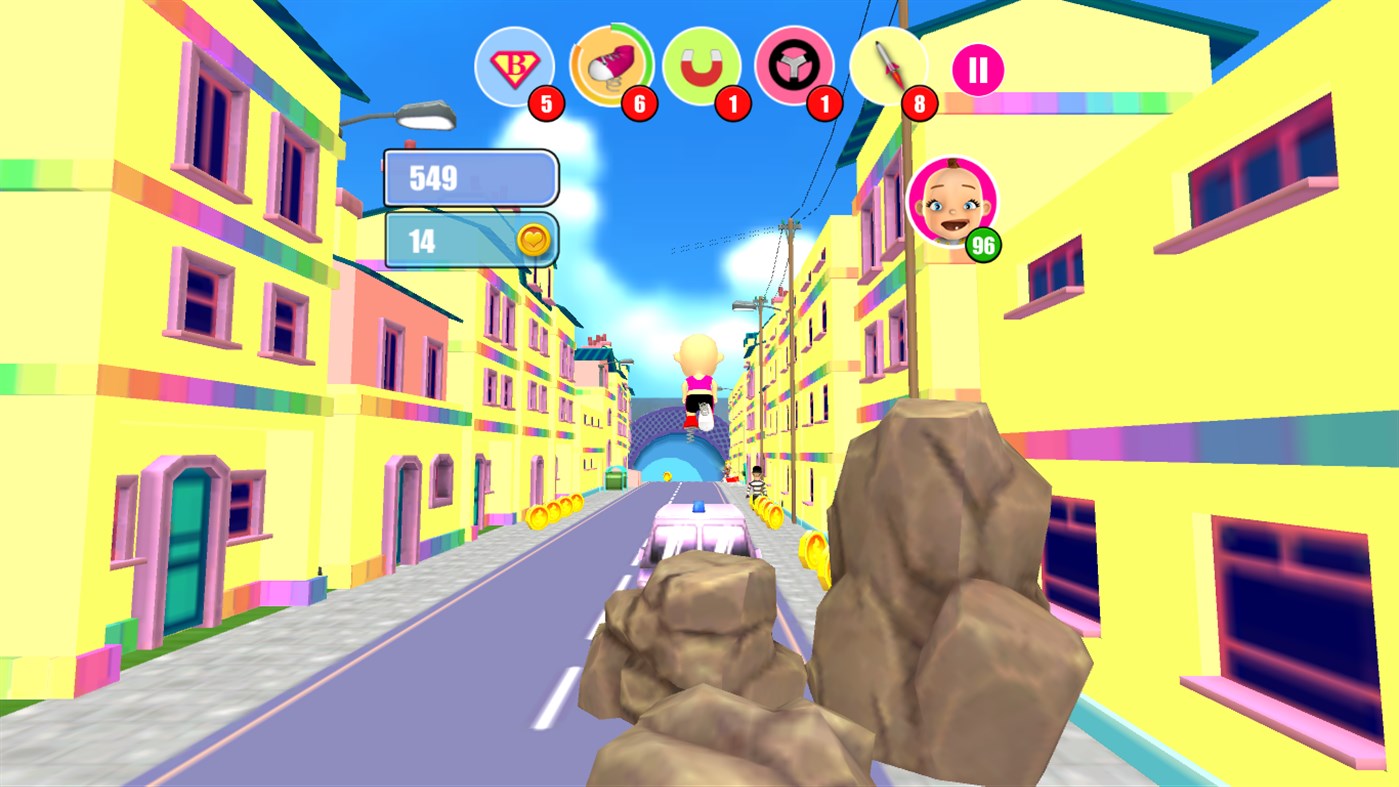Launch the rocket power-up
The image size is (1399, 787).
(889, 66)
